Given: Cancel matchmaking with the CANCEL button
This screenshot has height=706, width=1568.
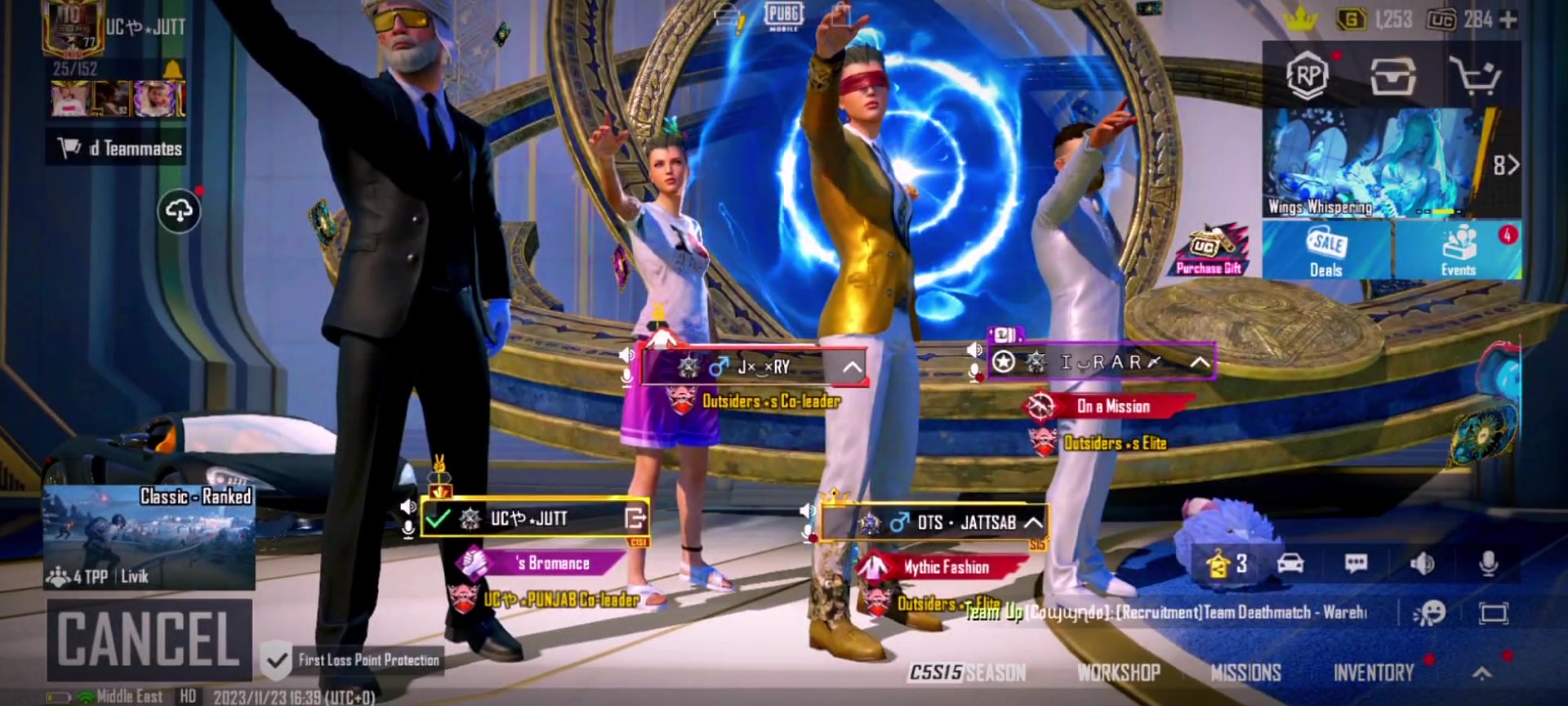Looking at the screenshot, I should pos(149,639).
